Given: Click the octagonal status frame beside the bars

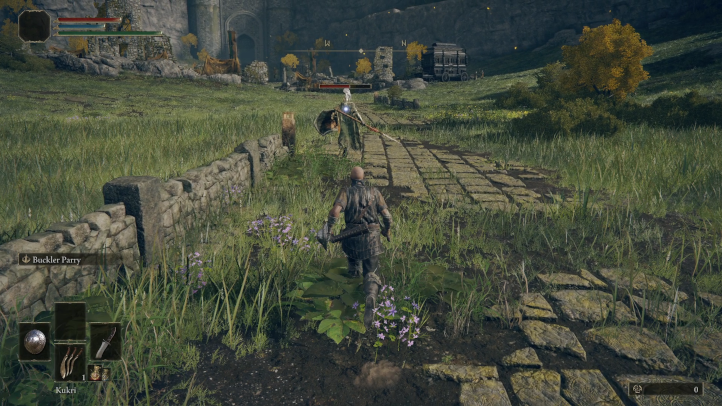Looking at the screenshot, I should (35, 26).
